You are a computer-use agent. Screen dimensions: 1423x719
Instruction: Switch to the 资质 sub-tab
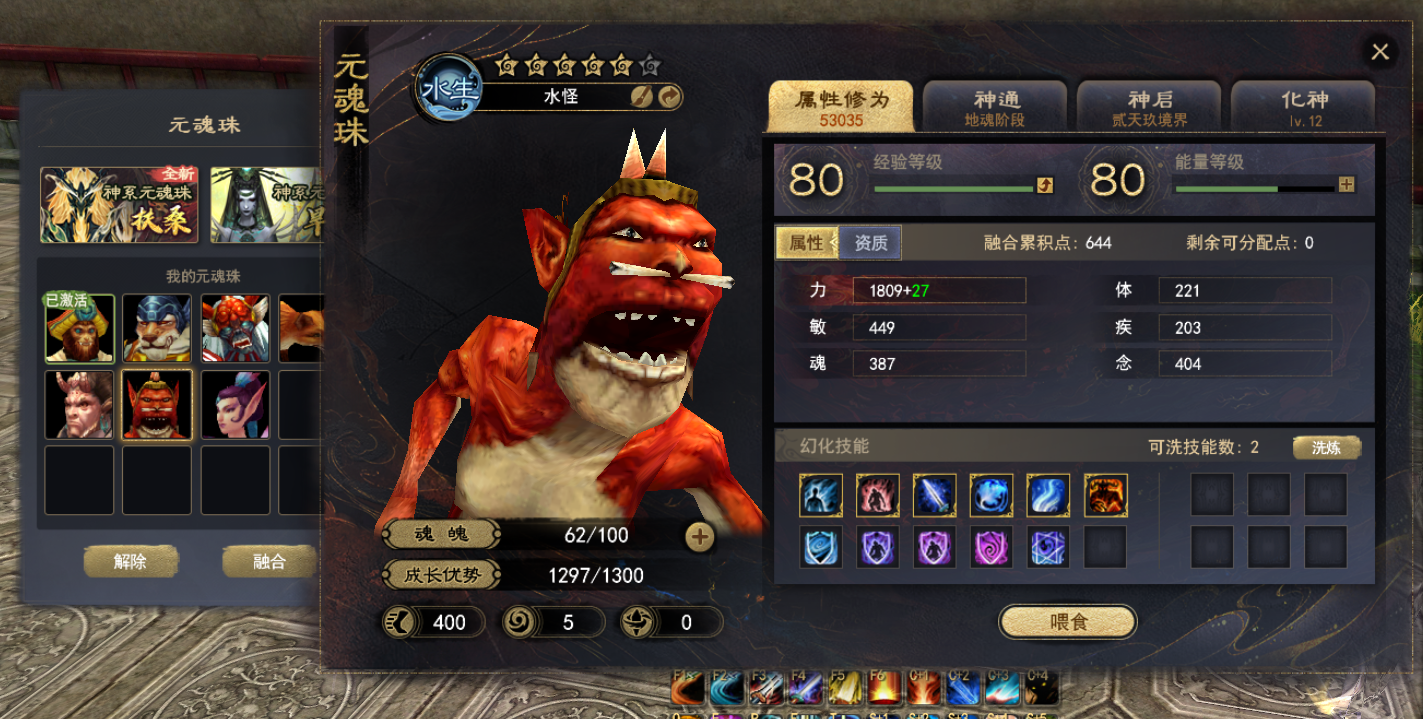[x=870, y=243]
